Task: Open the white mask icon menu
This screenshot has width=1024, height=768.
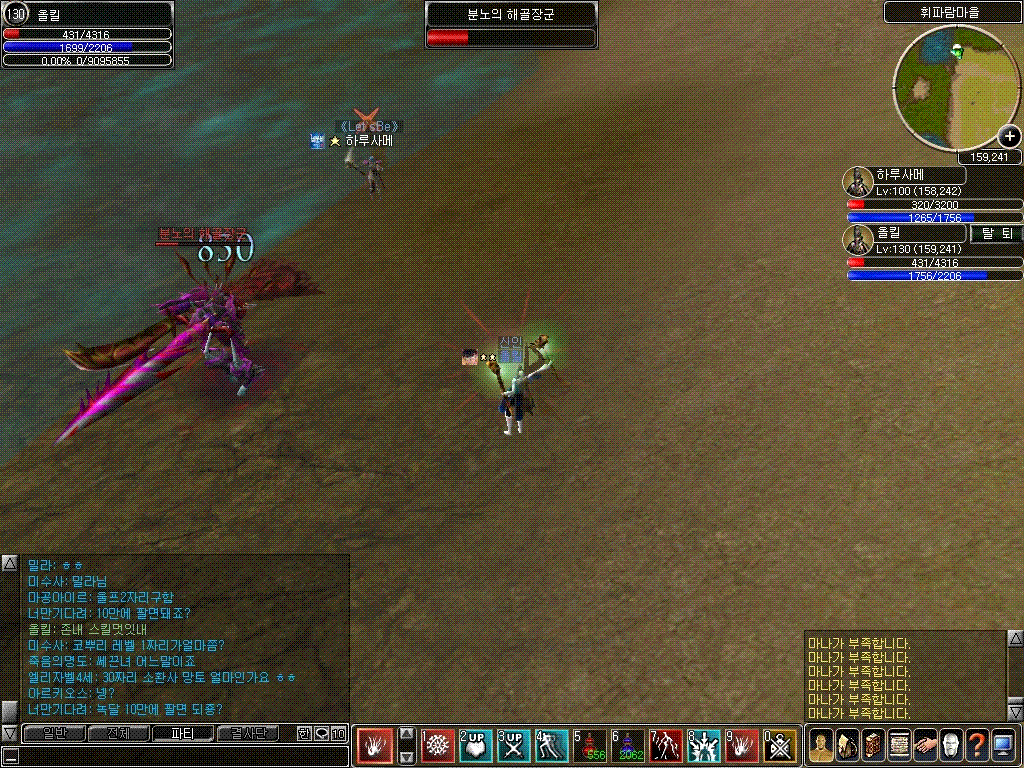Action: coord(951,746)
